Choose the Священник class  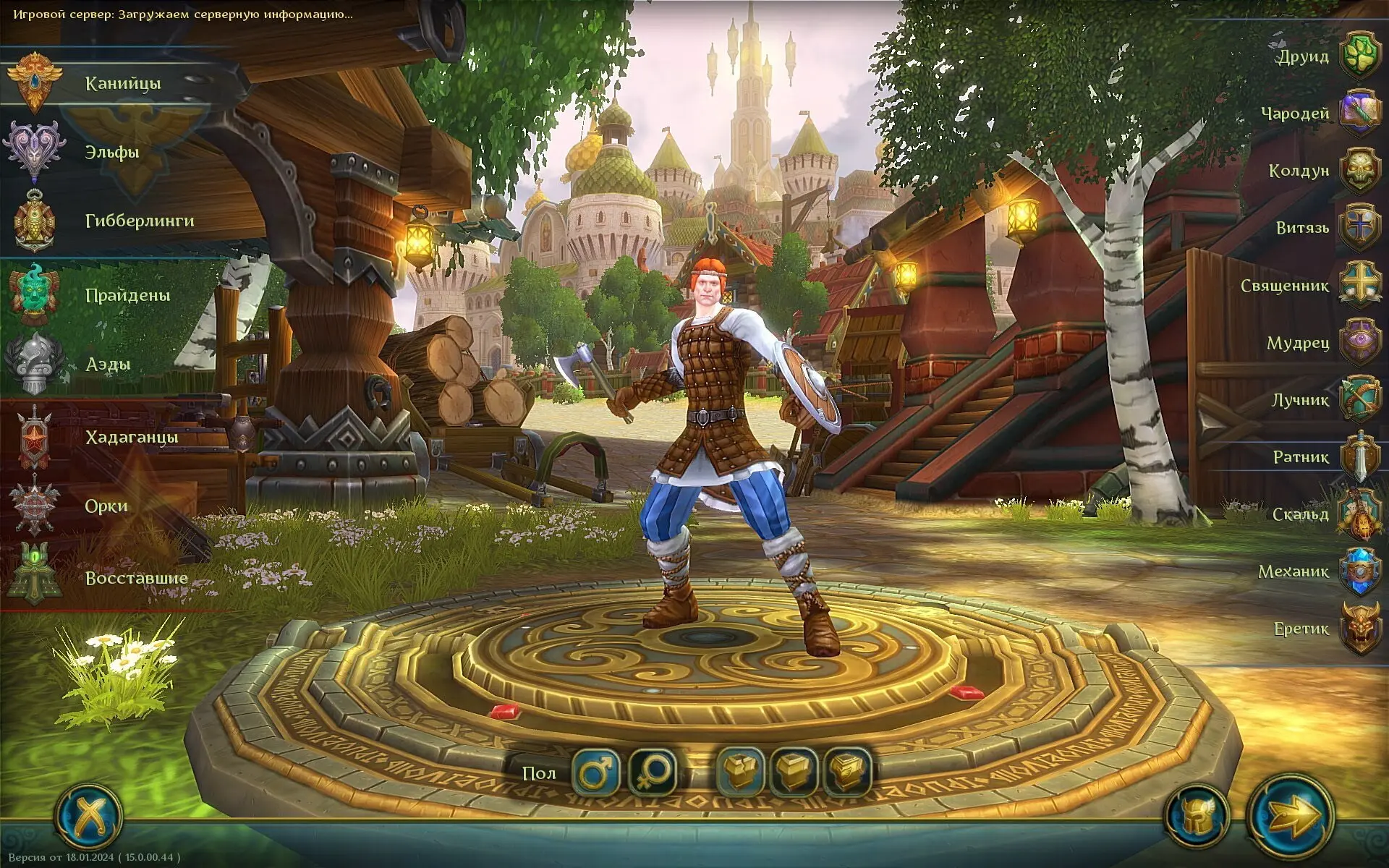point(1359,285)
